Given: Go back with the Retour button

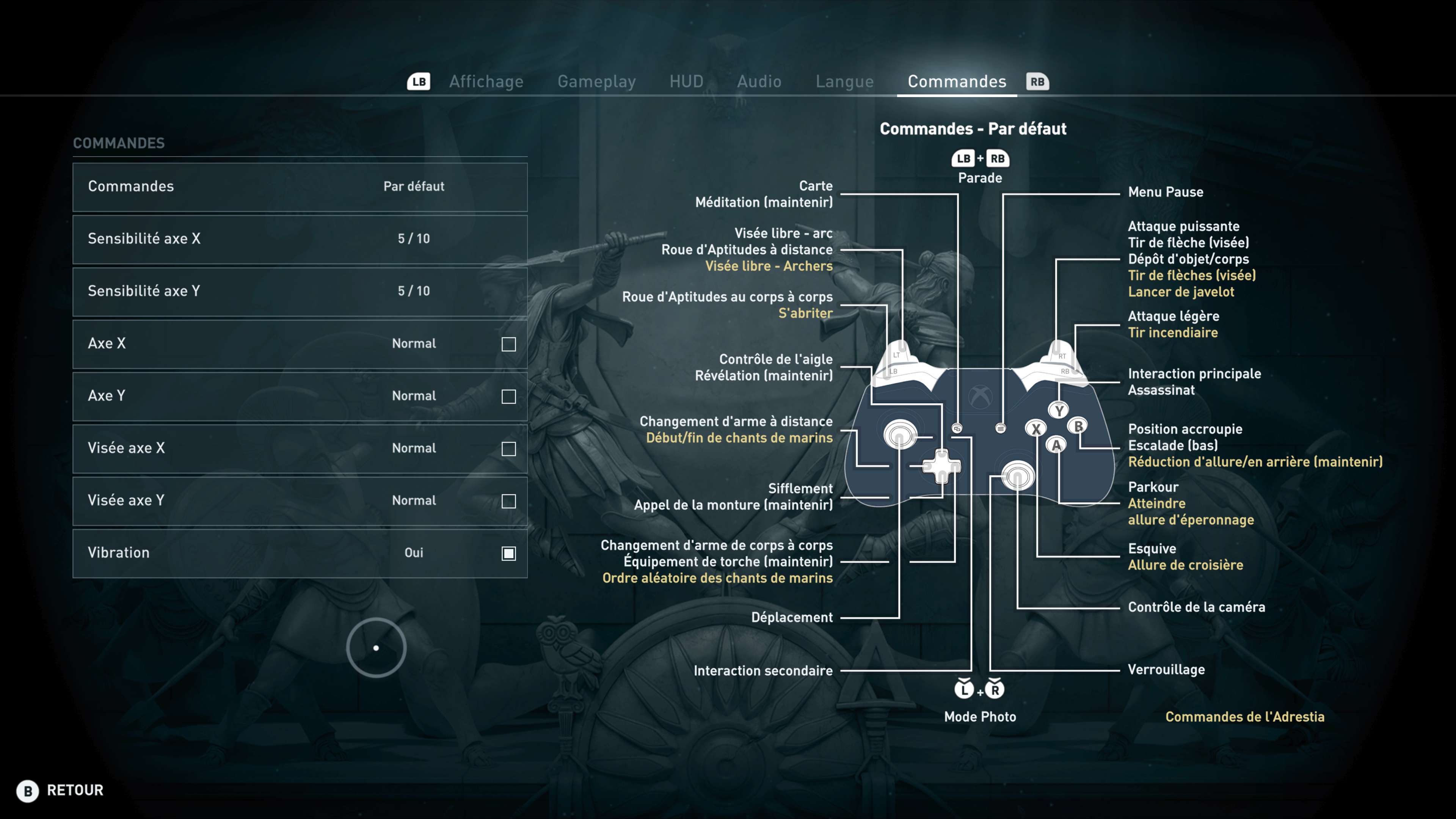Looking at the screenshot, I should pyautogui.click(x=61, y=790).
